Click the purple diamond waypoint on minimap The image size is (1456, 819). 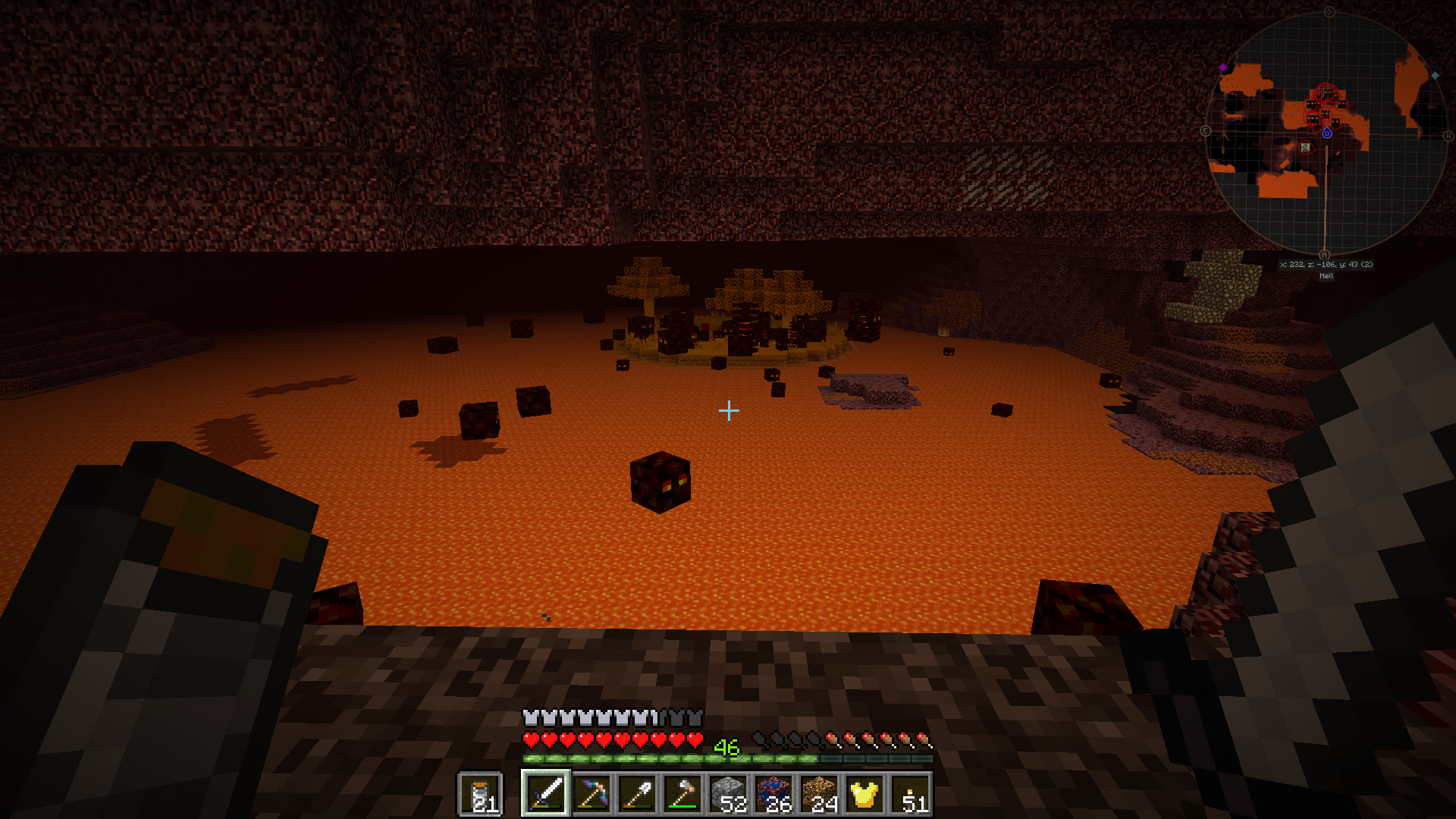point(1222,67)
